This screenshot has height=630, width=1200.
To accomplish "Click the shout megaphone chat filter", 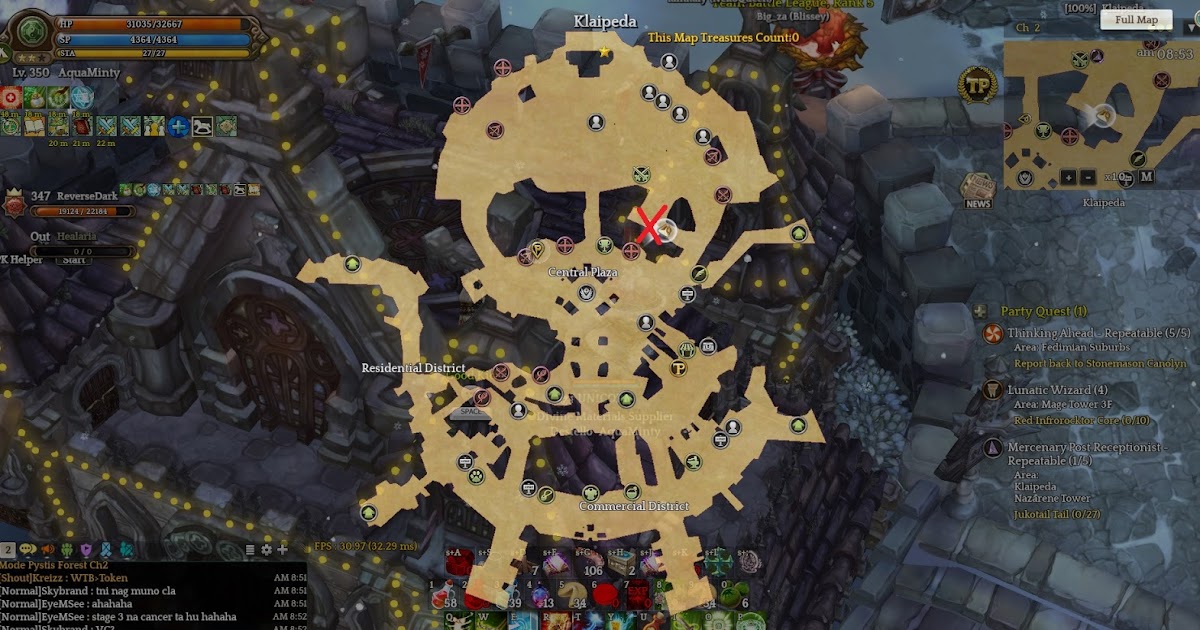I will (x=47, y=549).
